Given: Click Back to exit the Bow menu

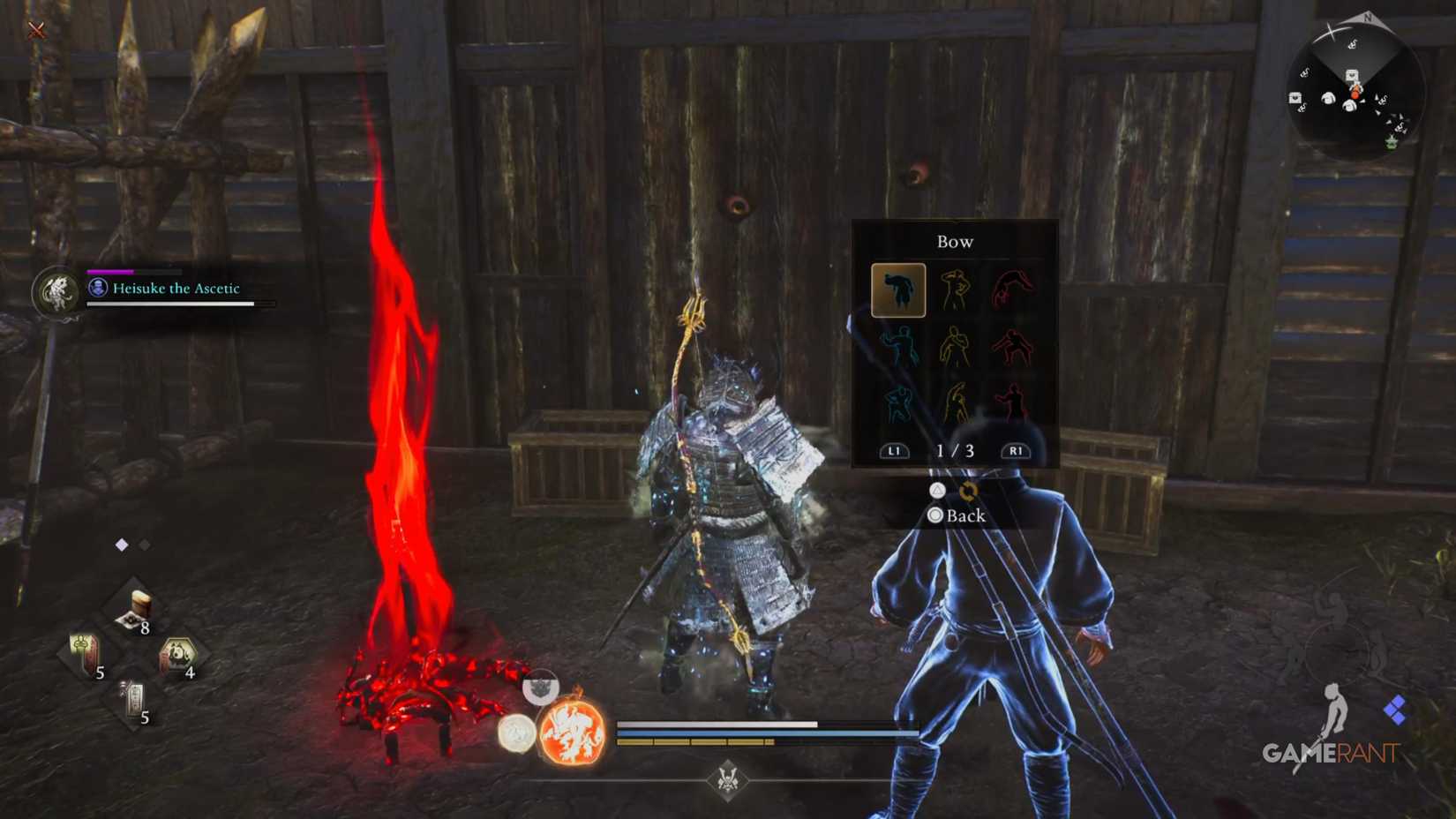Looking at the screenshot, I should point(957,515).
